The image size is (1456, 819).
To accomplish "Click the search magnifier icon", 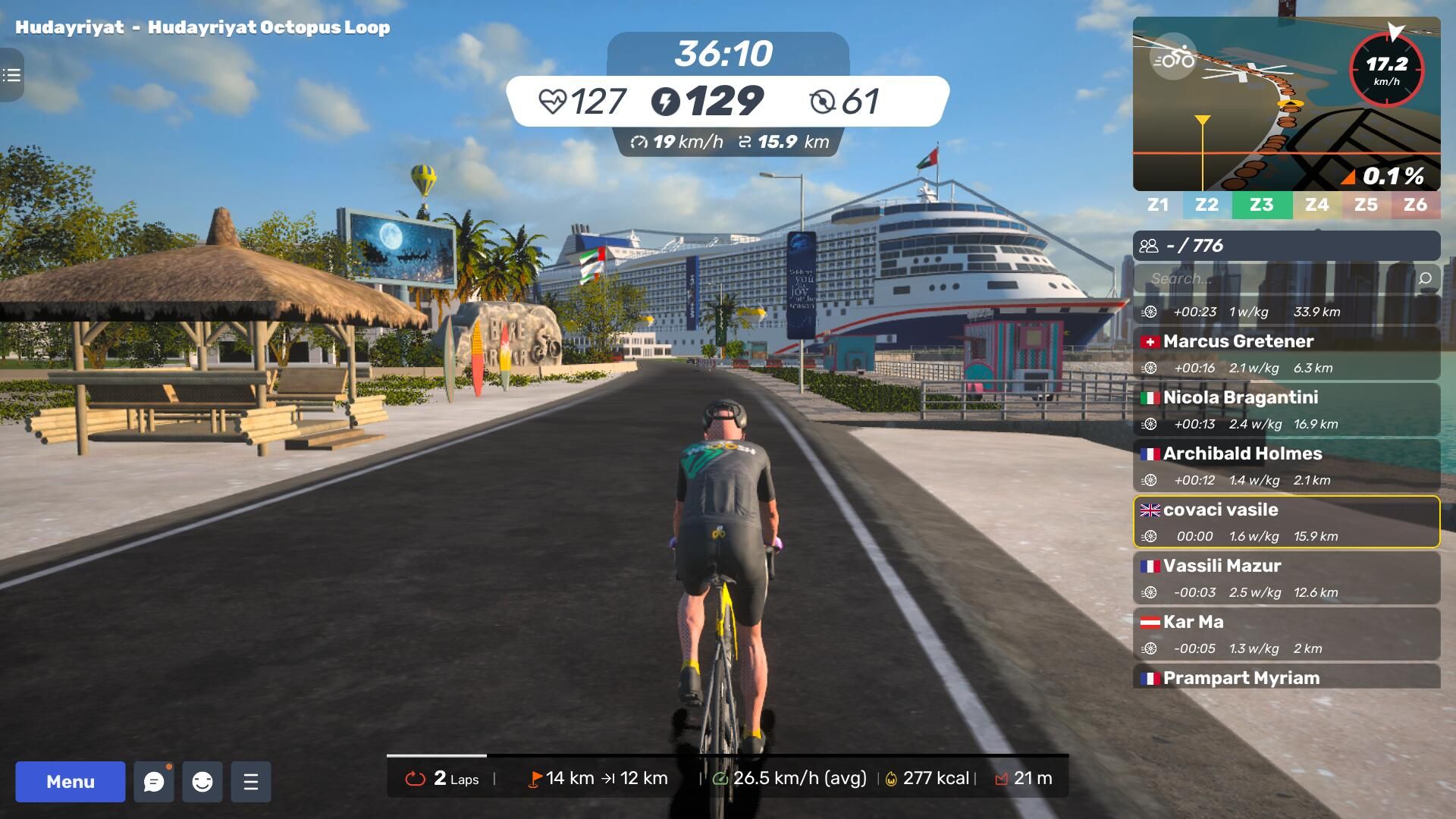I will pos(1425,278).
